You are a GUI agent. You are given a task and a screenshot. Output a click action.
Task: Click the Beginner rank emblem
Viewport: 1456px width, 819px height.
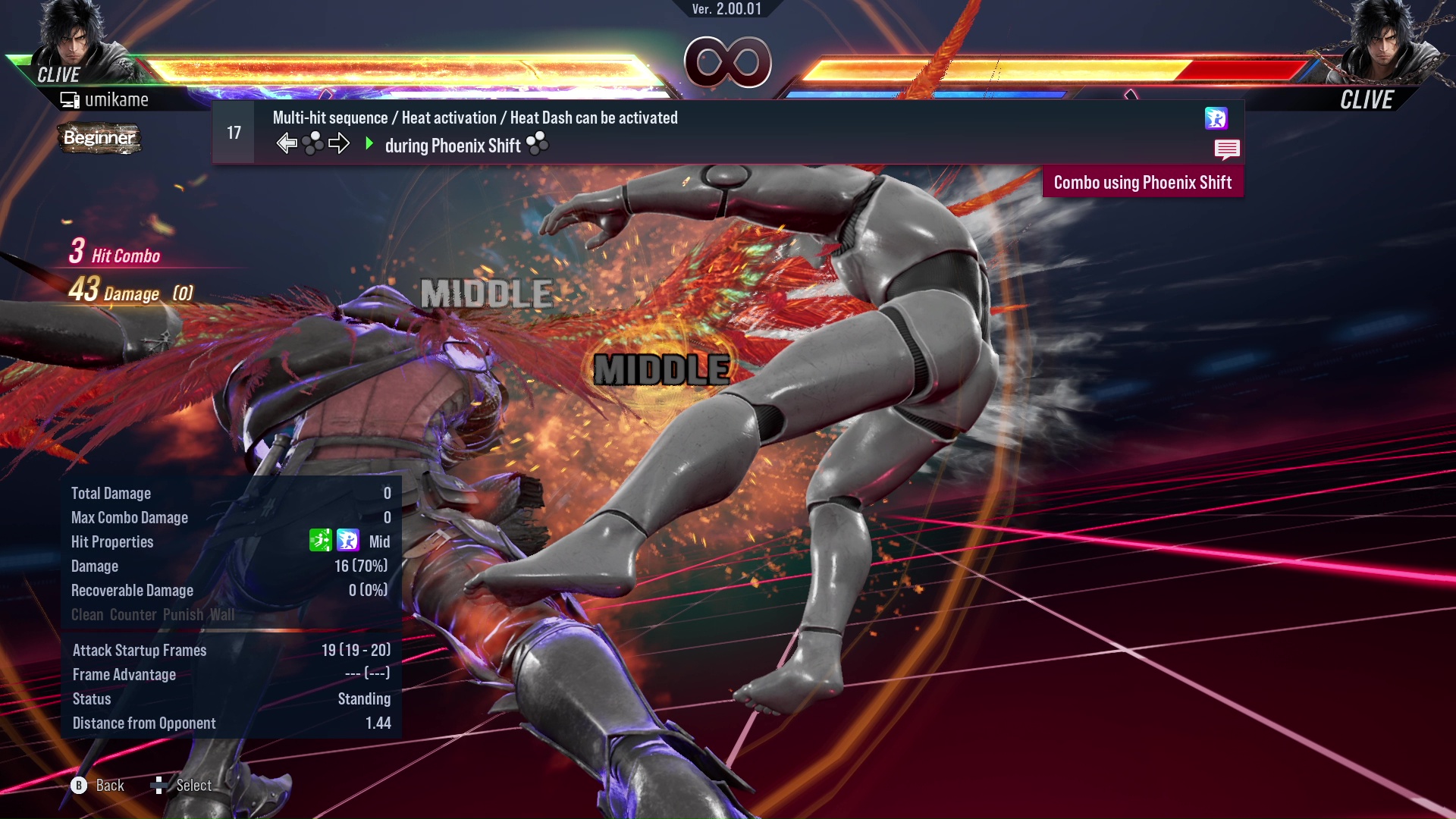[x=99, y=139]
